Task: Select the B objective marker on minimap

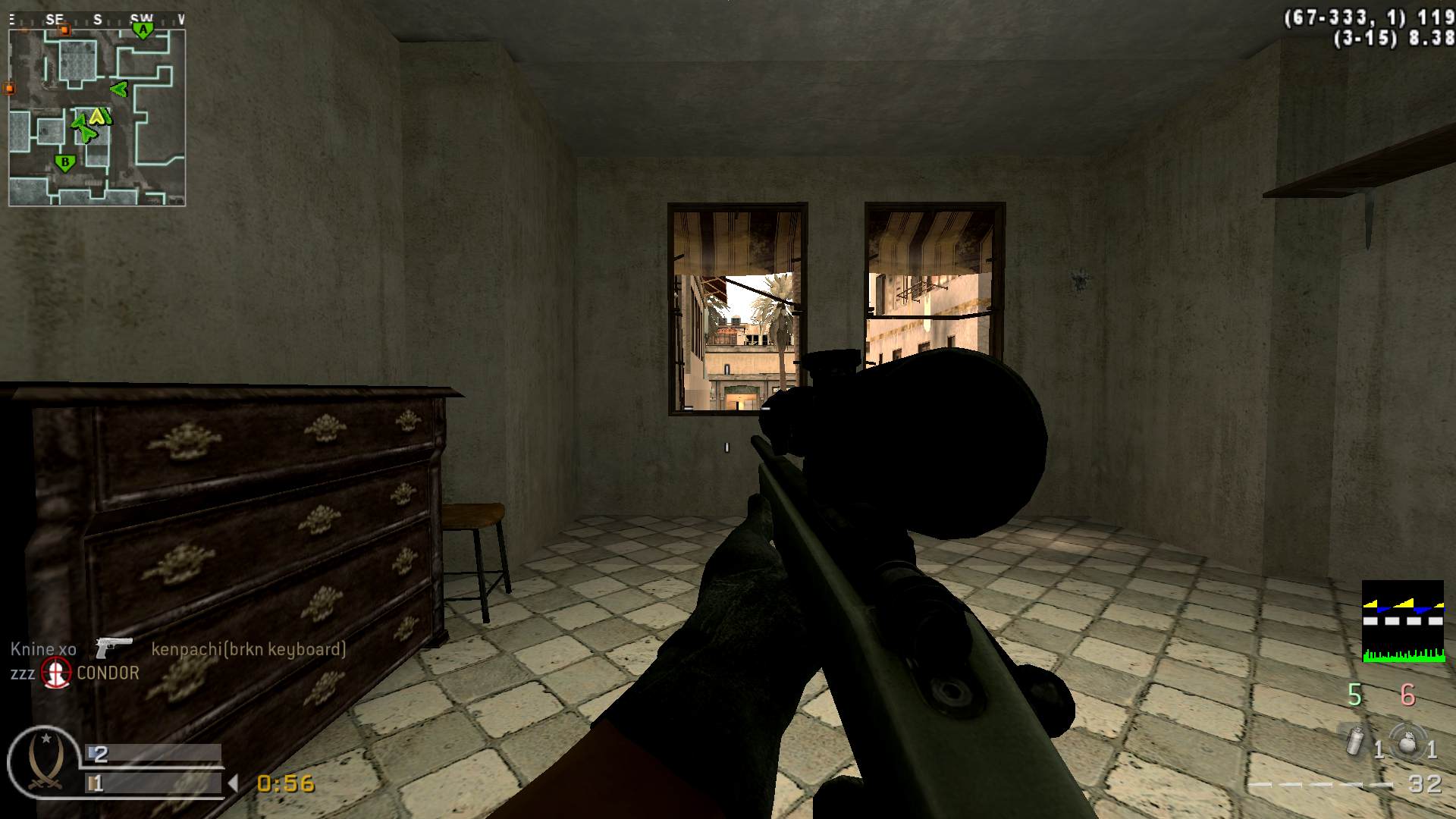Action: [x=65, y=162]
